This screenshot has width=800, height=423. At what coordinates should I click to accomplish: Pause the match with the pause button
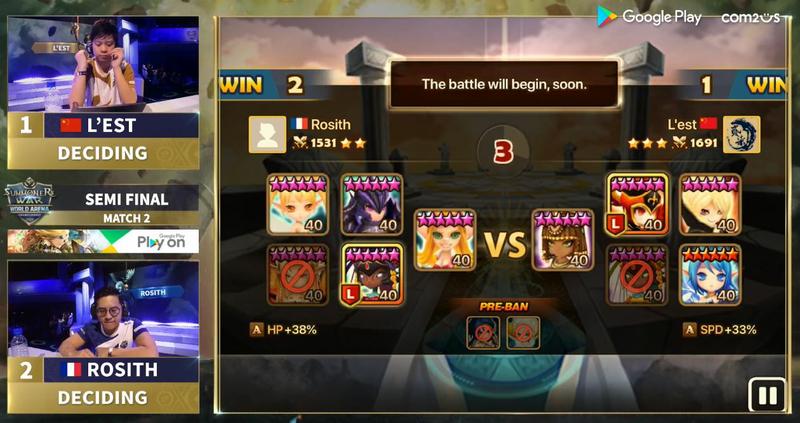tap(767, 395)
